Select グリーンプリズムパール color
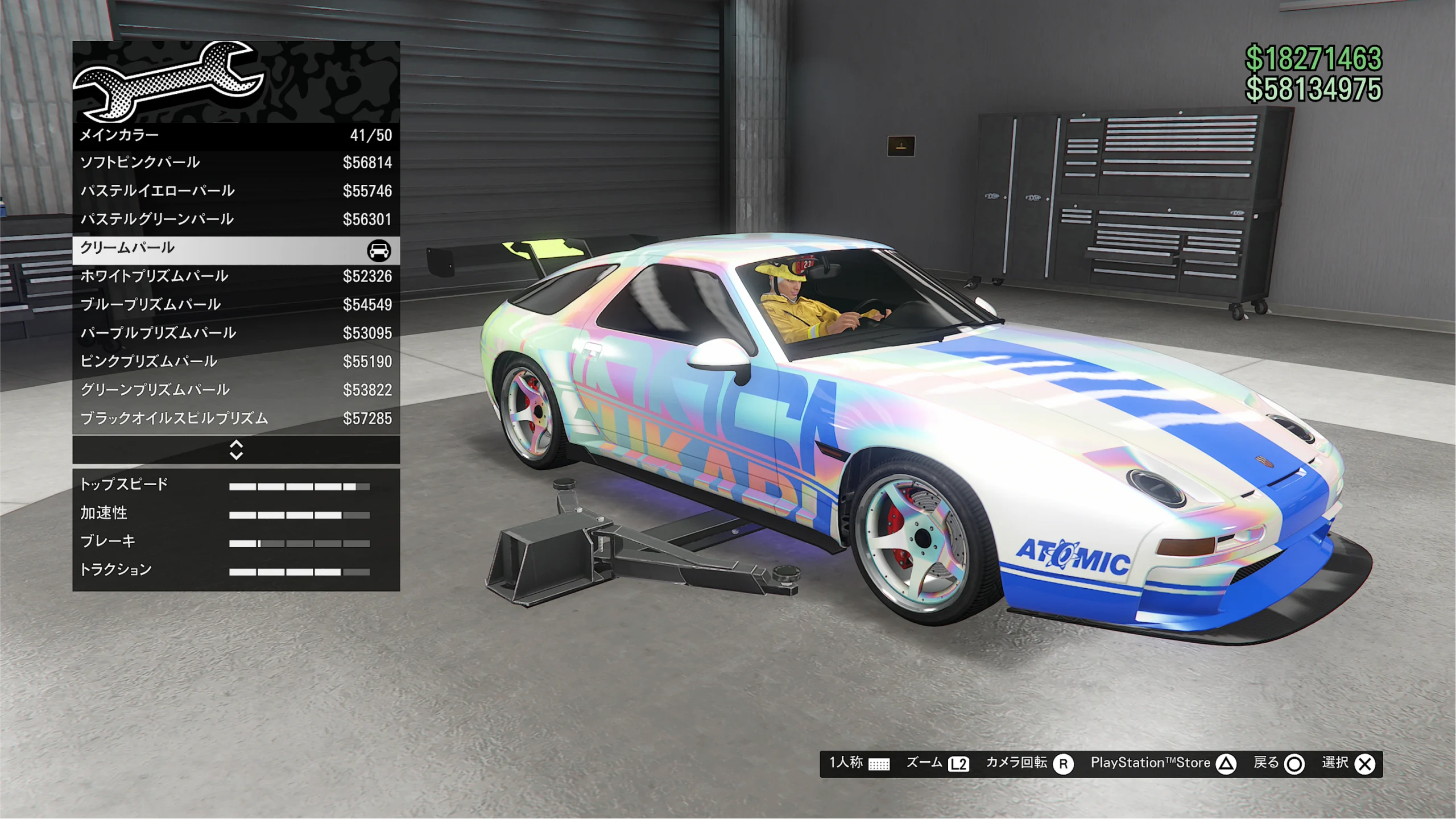This screenshot has height=819, width=1456. 236,390
